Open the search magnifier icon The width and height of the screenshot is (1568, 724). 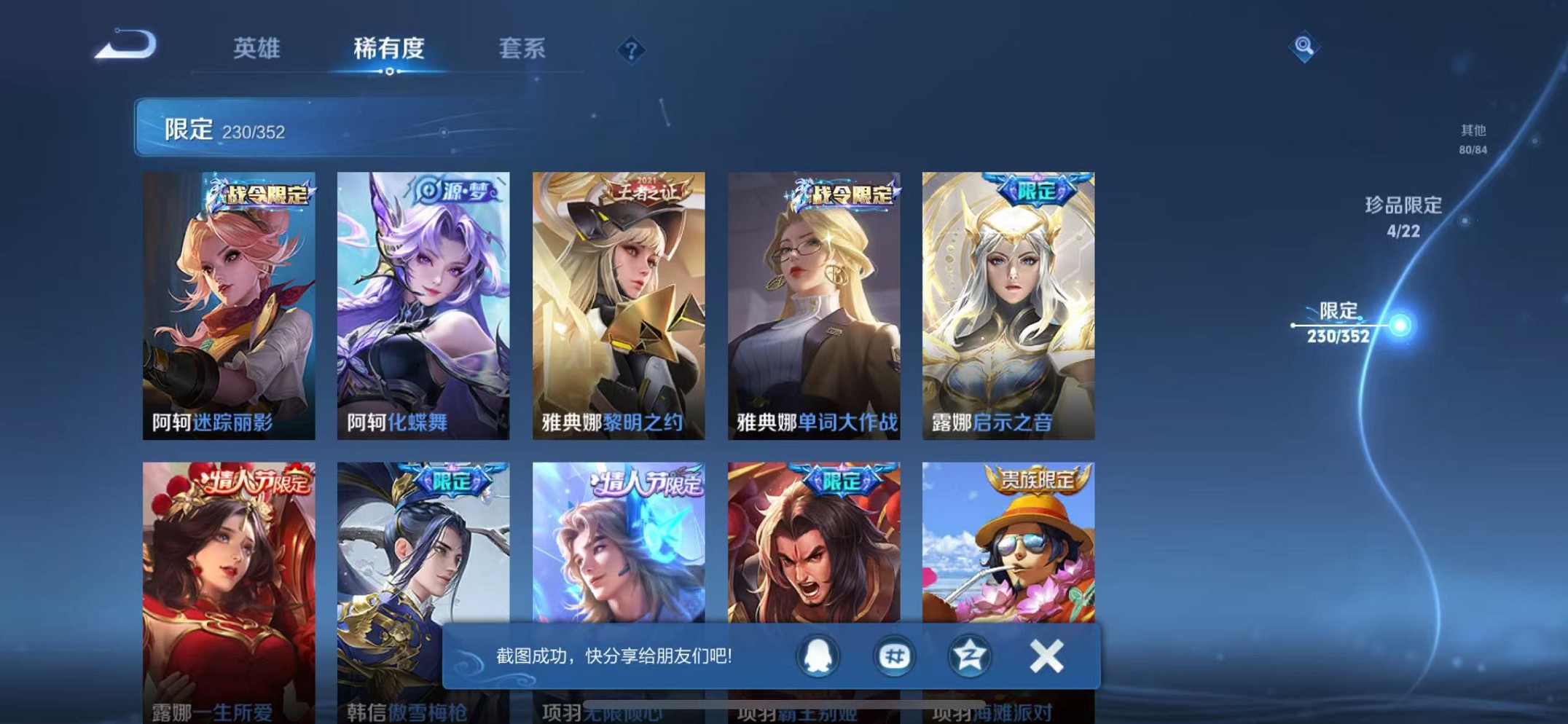[1304, 47]
